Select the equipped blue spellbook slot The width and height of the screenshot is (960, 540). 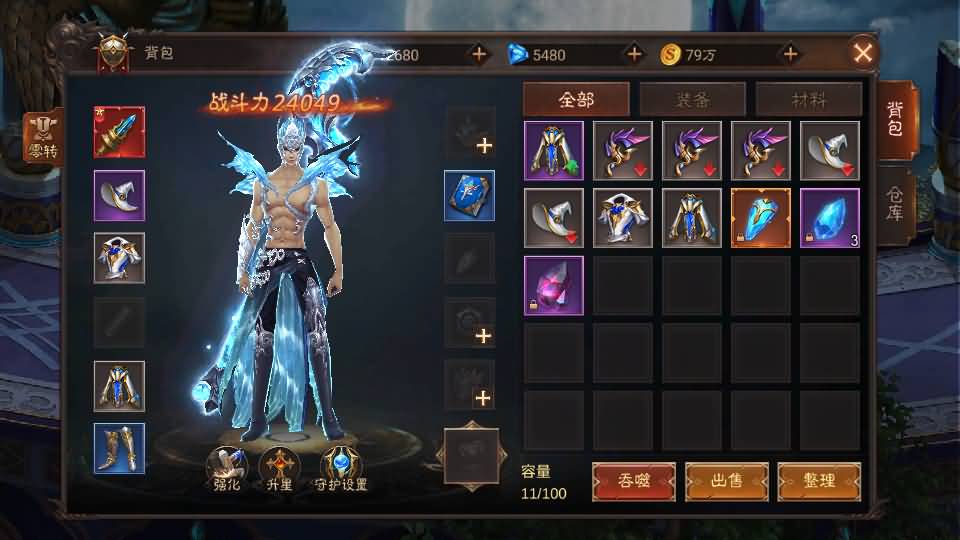(469, 195)
